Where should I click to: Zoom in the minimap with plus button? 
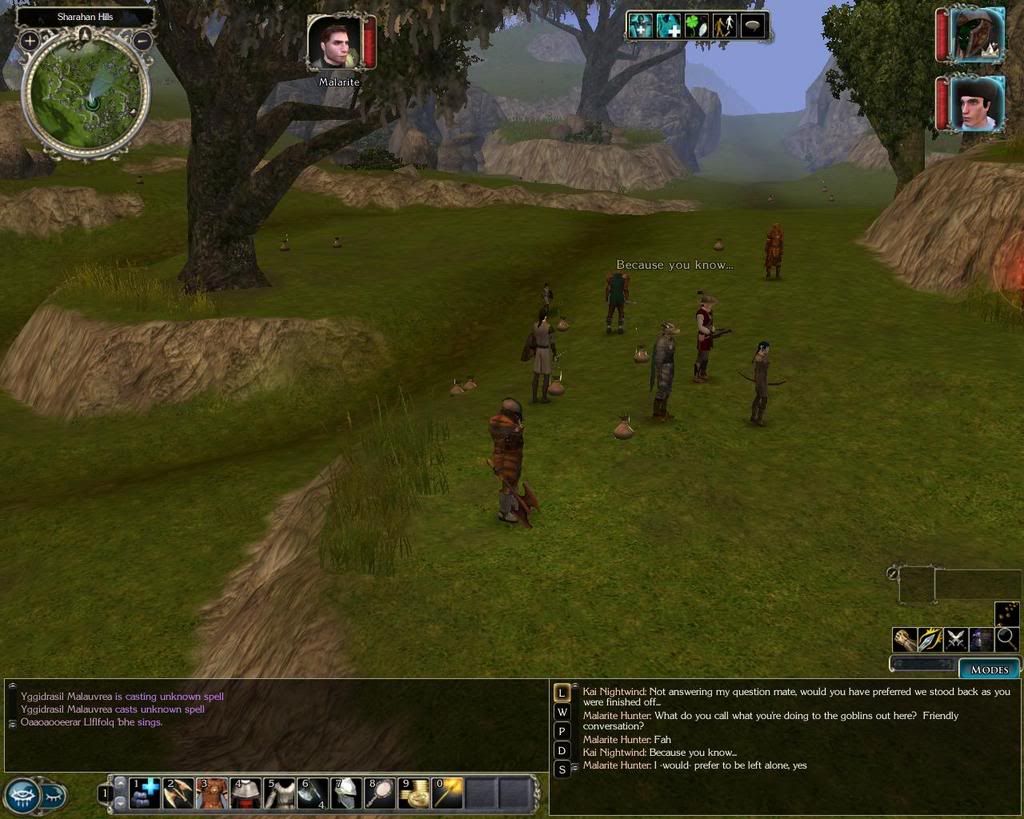point(29,42)
